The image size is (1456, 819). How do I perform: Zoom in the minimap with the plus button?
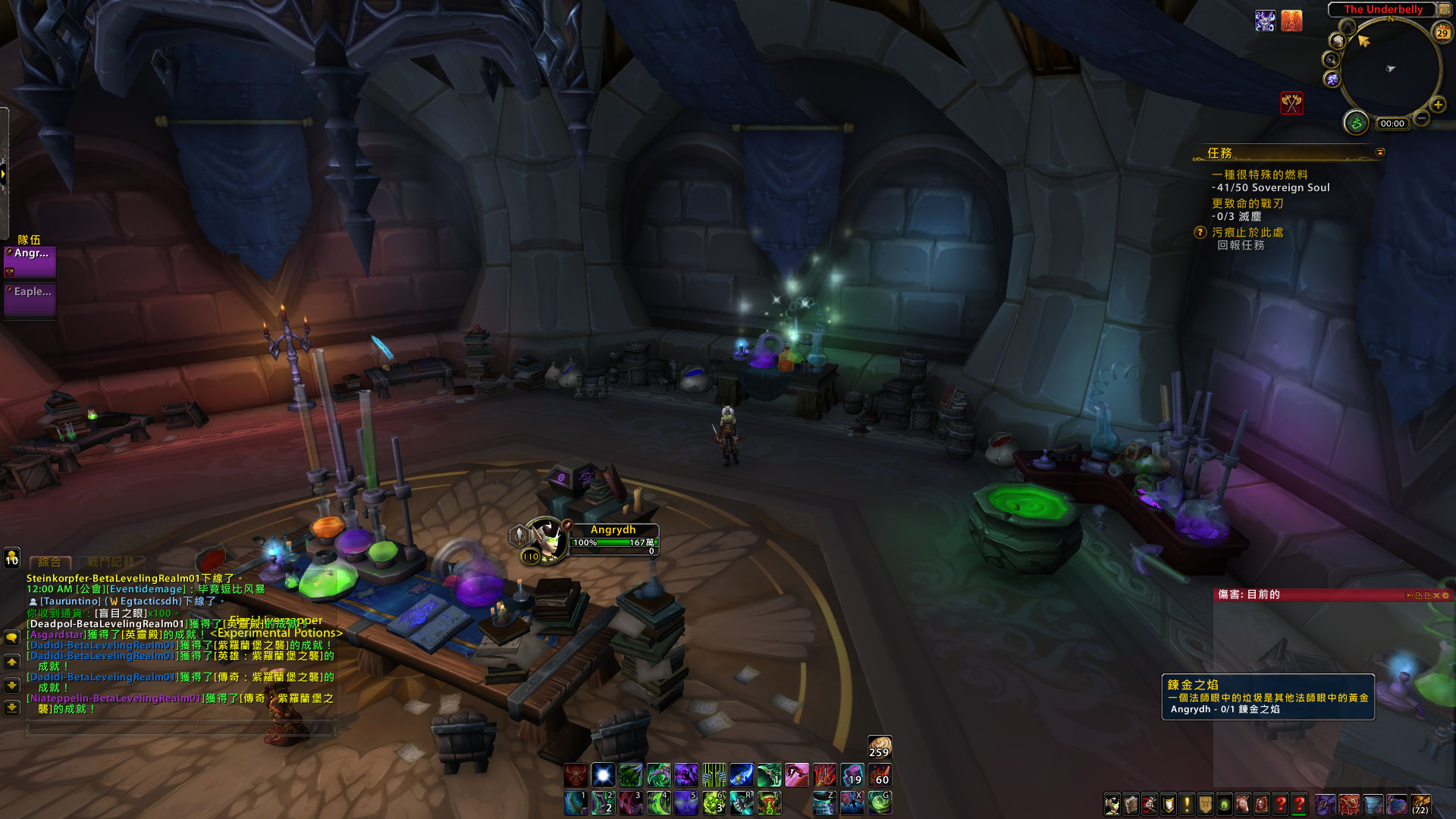1437,105
